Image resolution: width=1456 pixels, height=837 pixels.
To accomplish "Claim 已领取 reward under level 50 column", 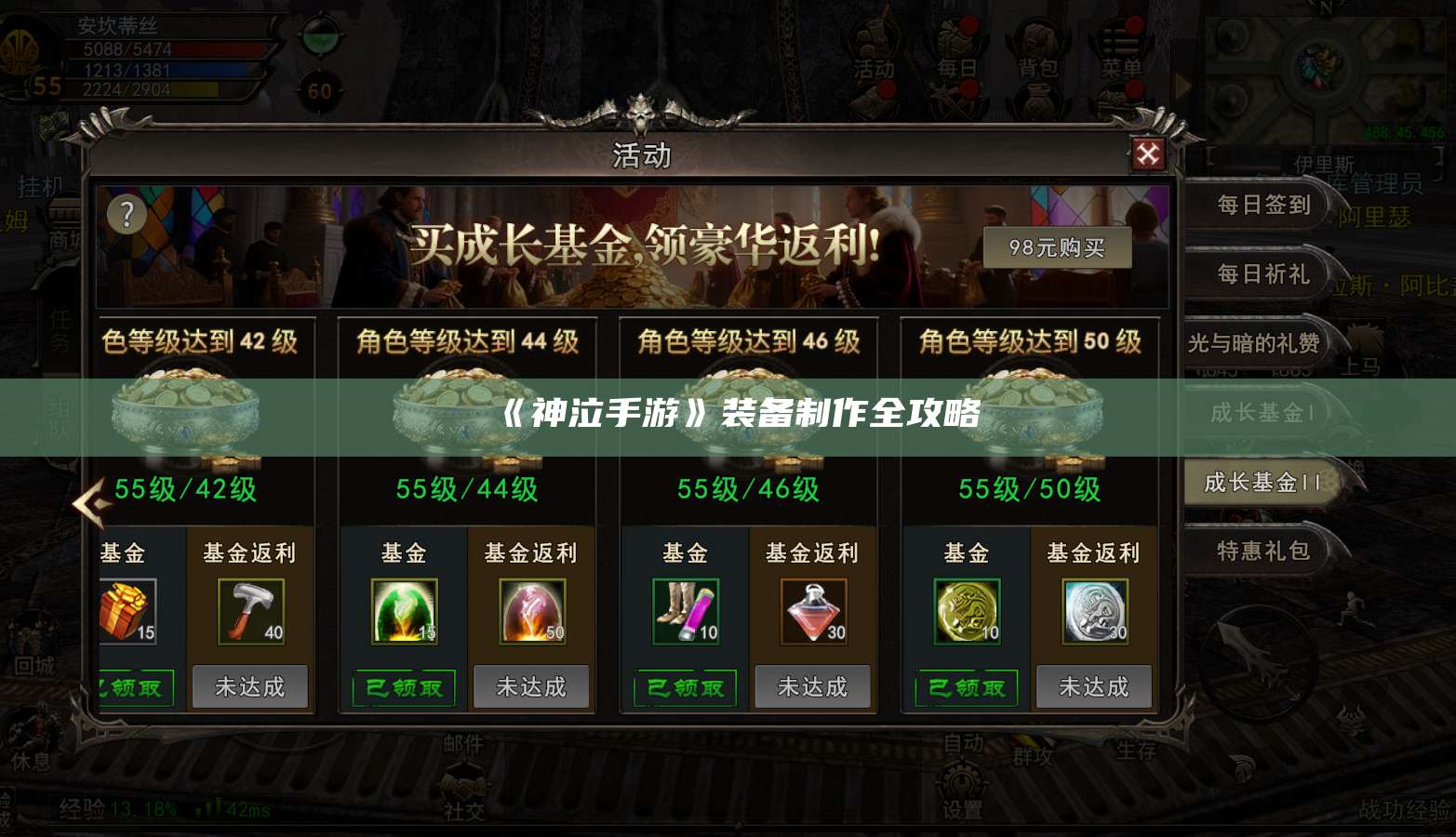I will click(967, 688).
